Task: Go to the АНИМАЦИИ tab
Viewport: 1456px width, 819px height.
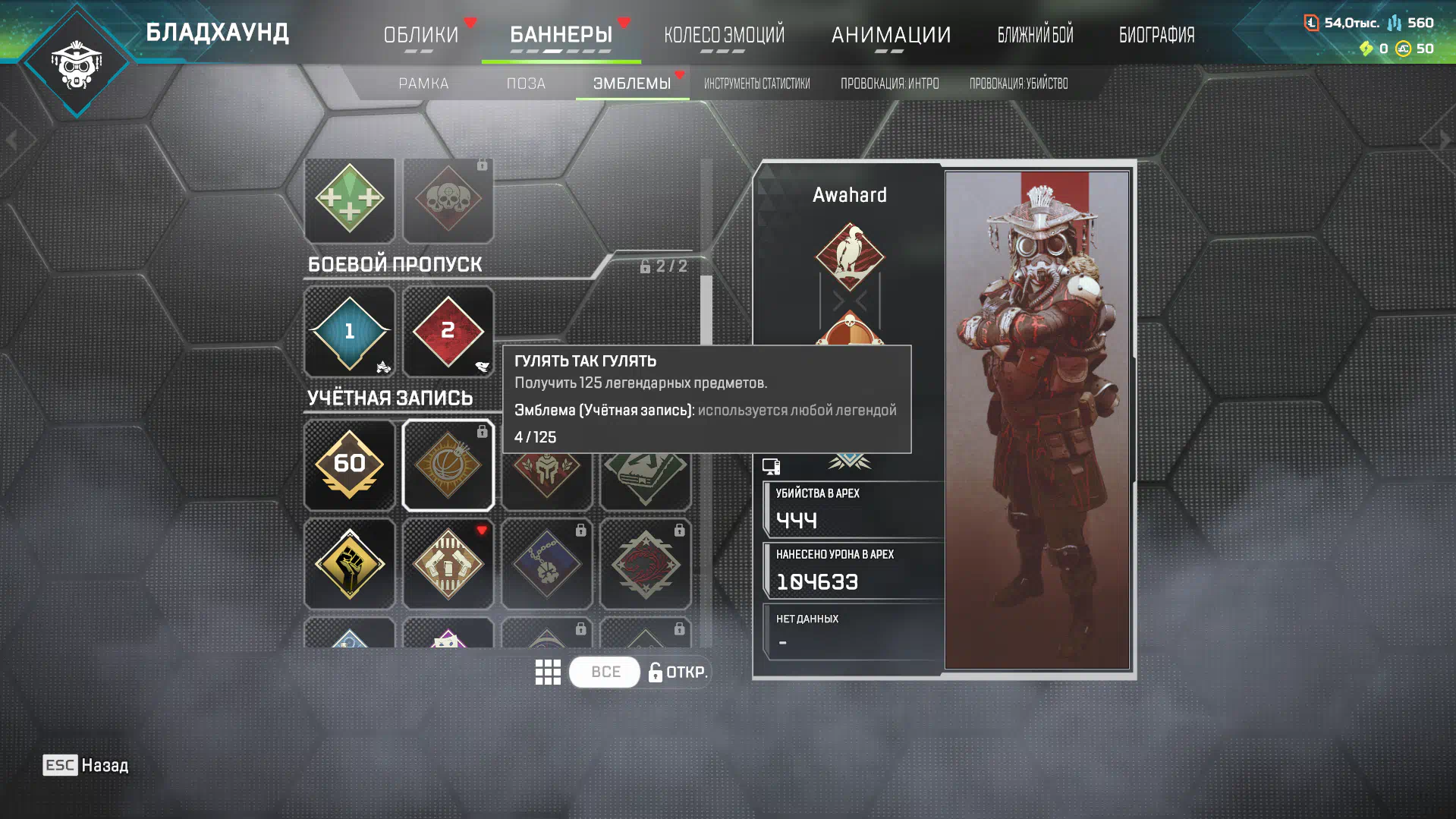Action: point(891,35)
